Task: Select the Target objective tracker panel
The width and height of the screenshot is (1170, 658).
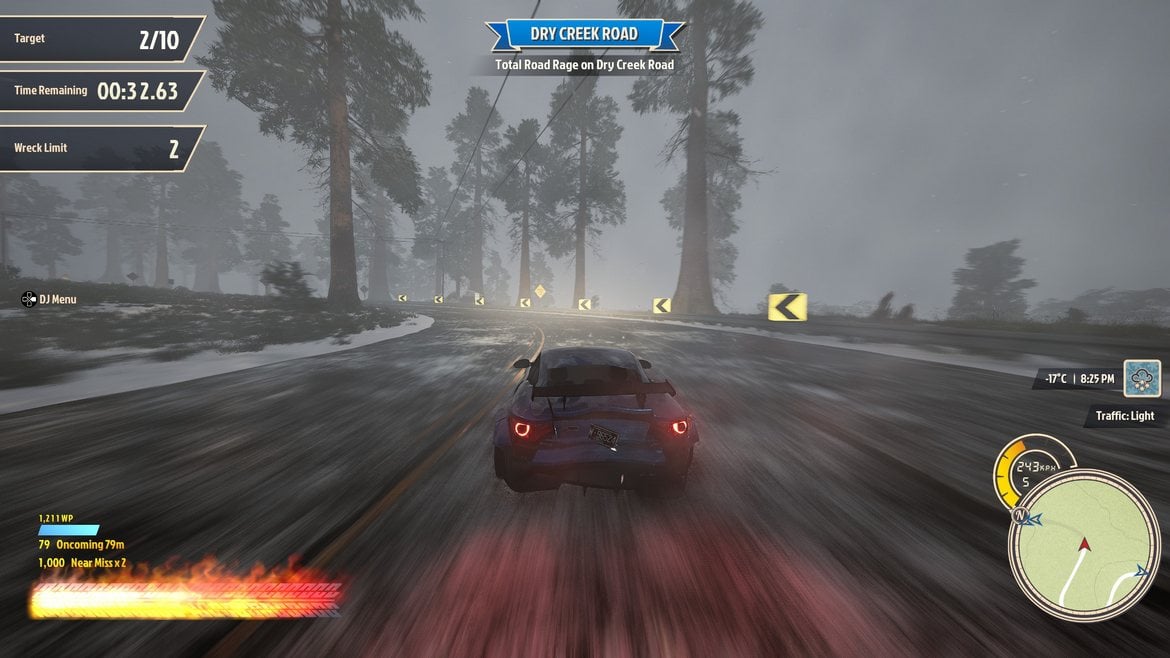Action: pos(98,40)
